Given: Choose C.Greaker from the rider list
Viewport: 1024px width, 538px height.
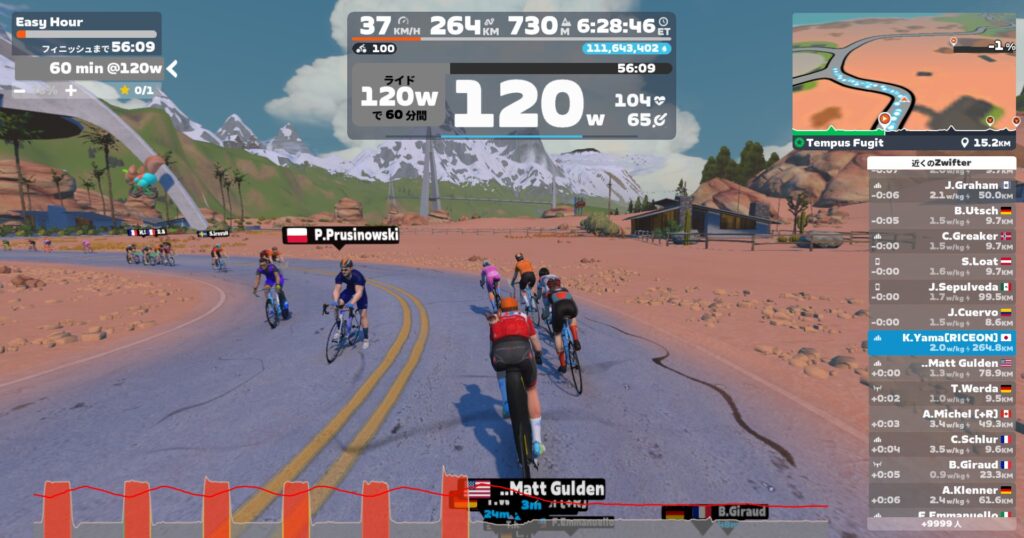Looking at the screenshot, I should pos(941,240).
